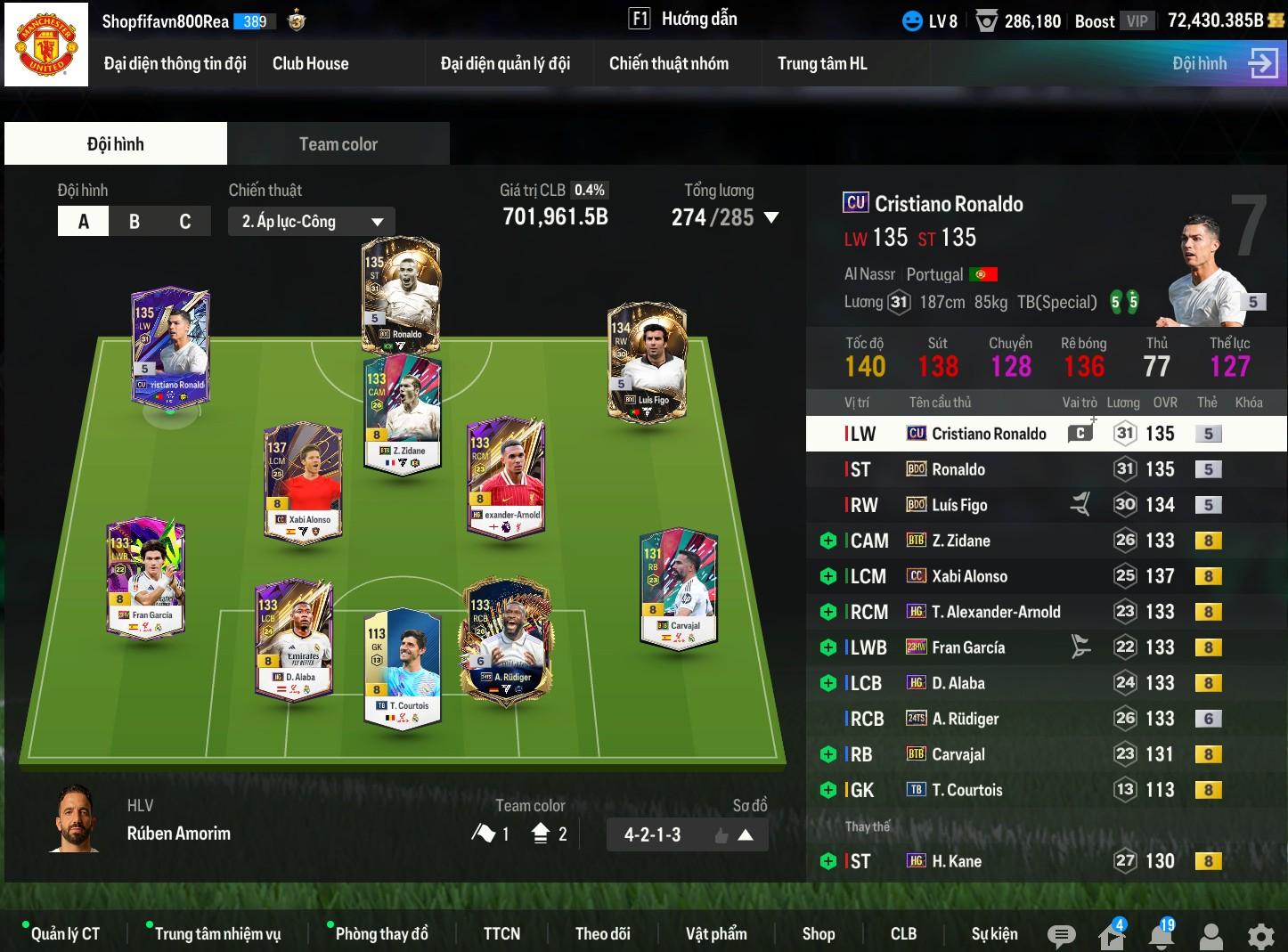
Task: Open the 4-2-1-3 formation selector
Action: click(x=687, y=835)
